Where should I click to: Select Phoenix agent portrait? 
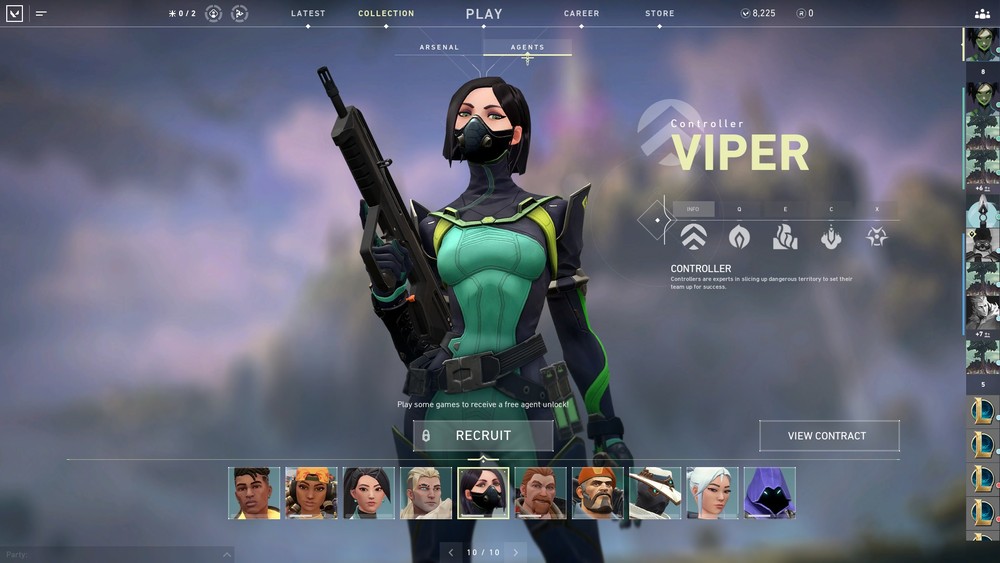pyautogui.click(x=254, y=493)
